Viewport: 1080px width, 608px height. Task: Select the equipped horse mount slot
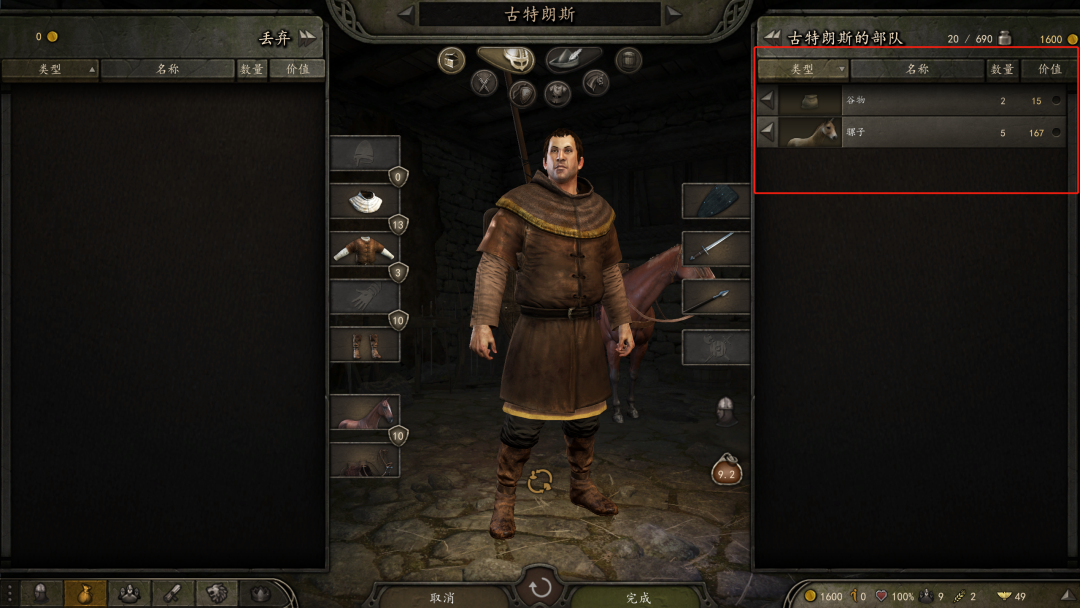[x=365, y=412]
